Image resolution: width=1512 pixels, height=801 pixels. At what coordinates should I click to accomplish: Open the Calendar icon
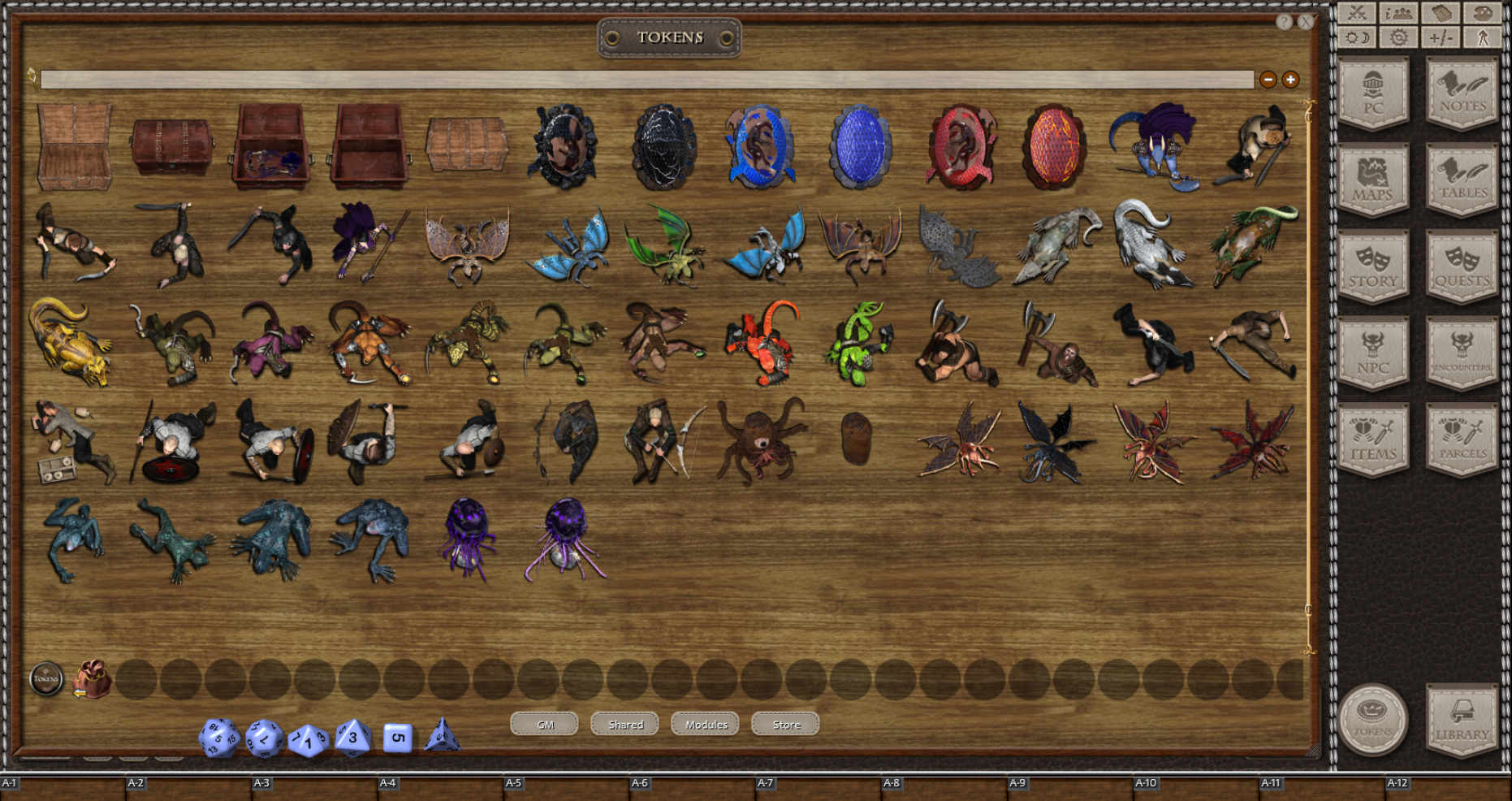coord(1440,14)
